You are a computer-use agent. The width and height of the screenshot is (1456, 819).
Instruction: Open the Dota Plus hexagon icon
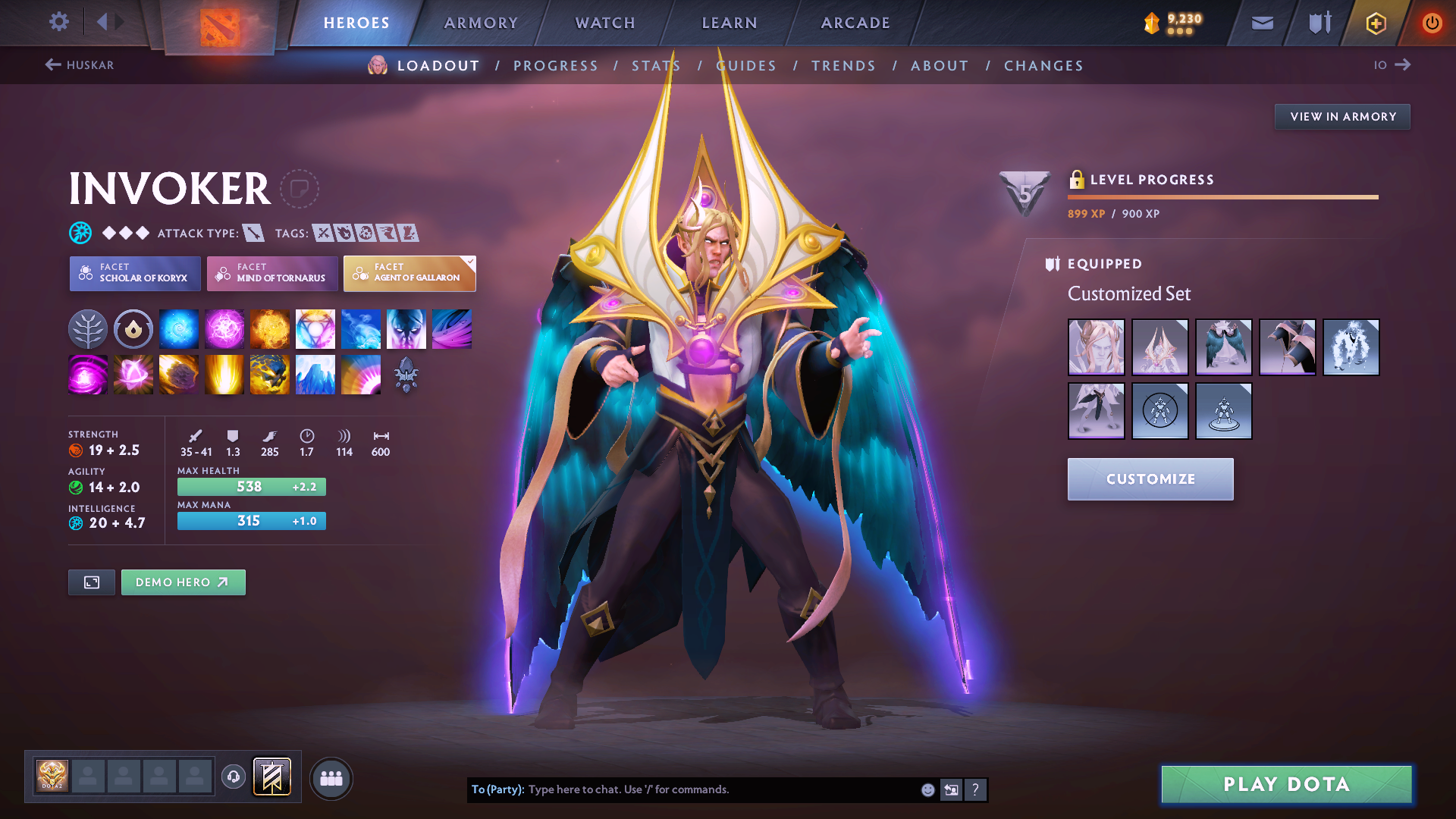[x=1375, y=23]
